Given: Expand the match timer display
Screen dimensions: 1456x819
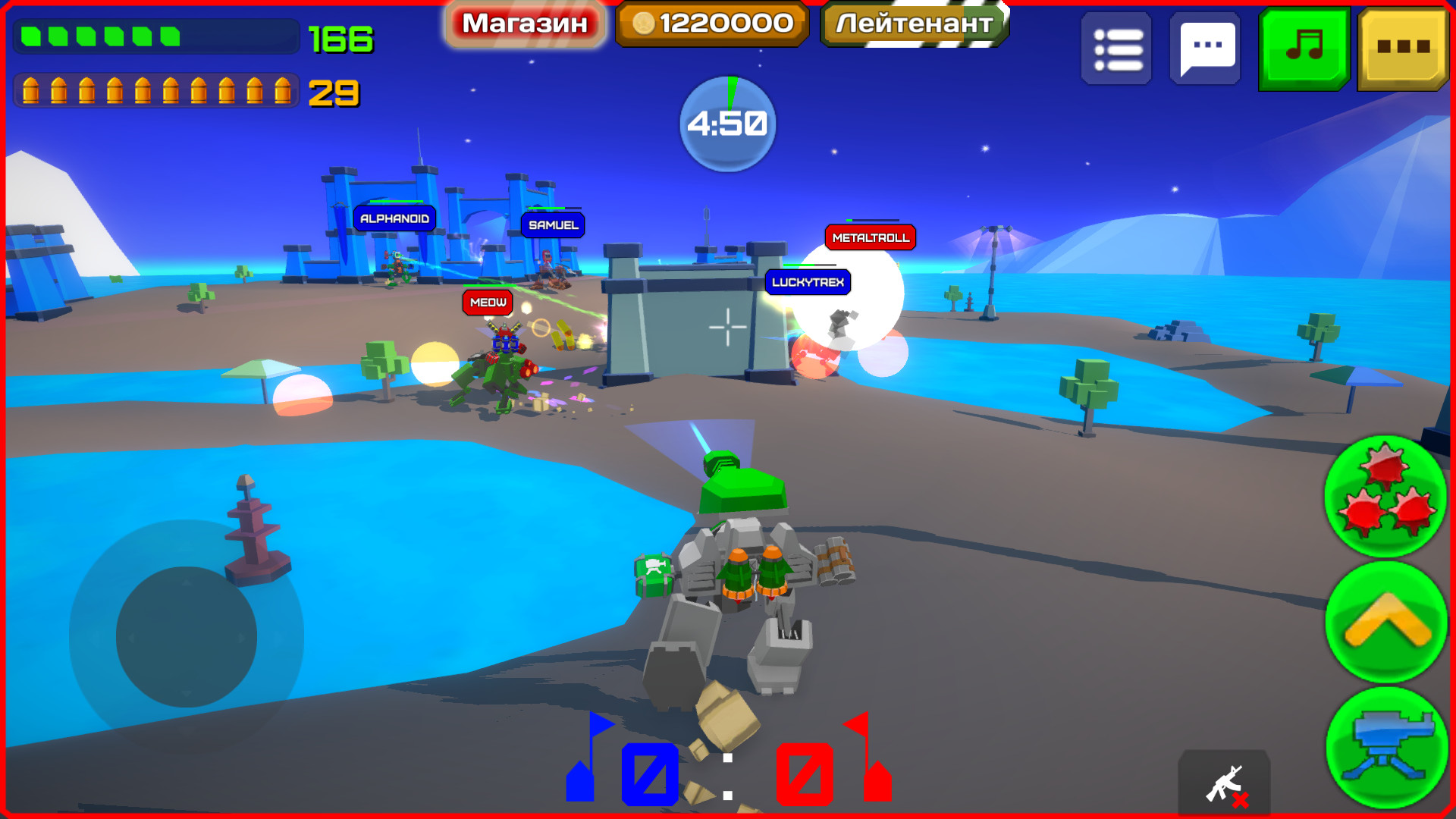Looking at the screenshot, I should [726, 121].
